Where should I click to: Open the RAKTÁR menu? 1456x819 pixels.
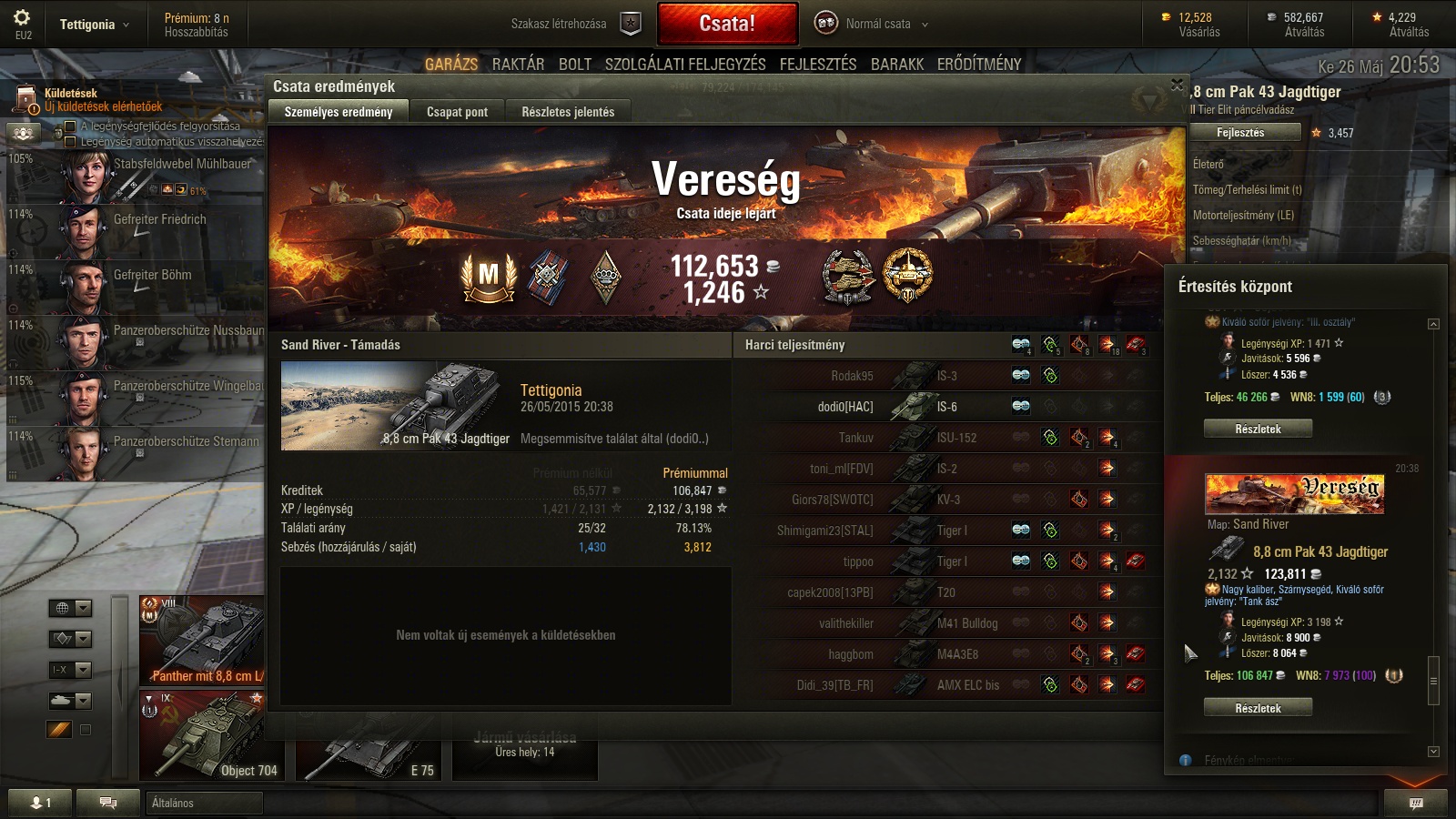click(518, 64)
